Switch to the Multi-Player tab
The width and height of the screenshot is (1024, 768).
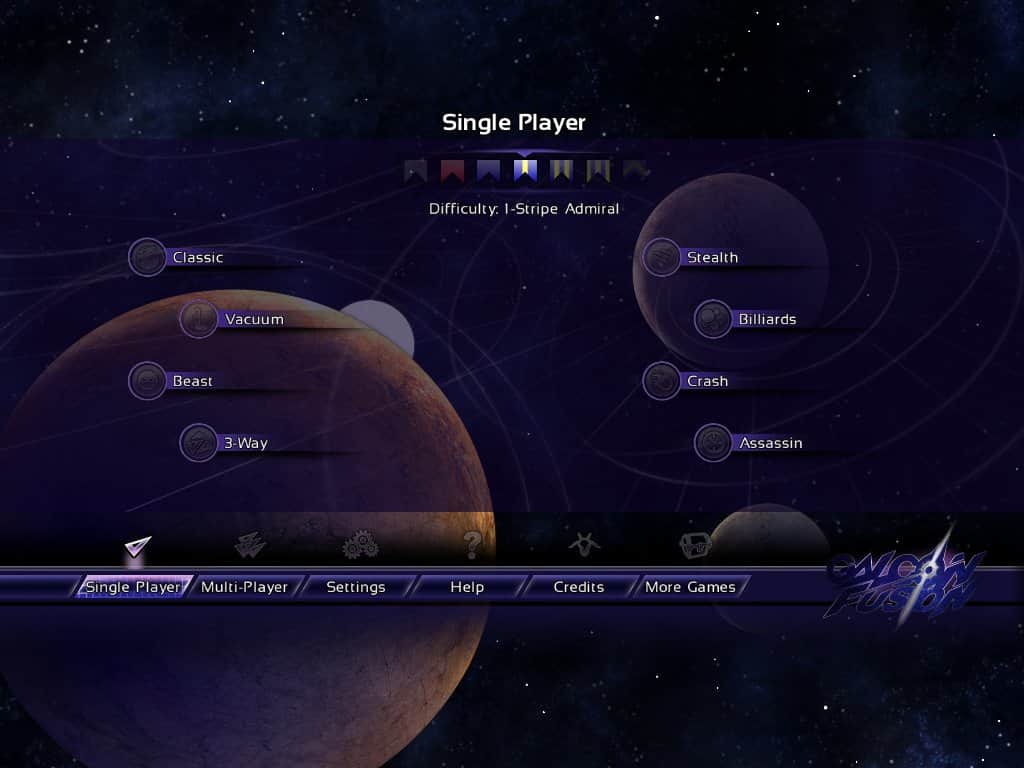(x=244, y=587)
